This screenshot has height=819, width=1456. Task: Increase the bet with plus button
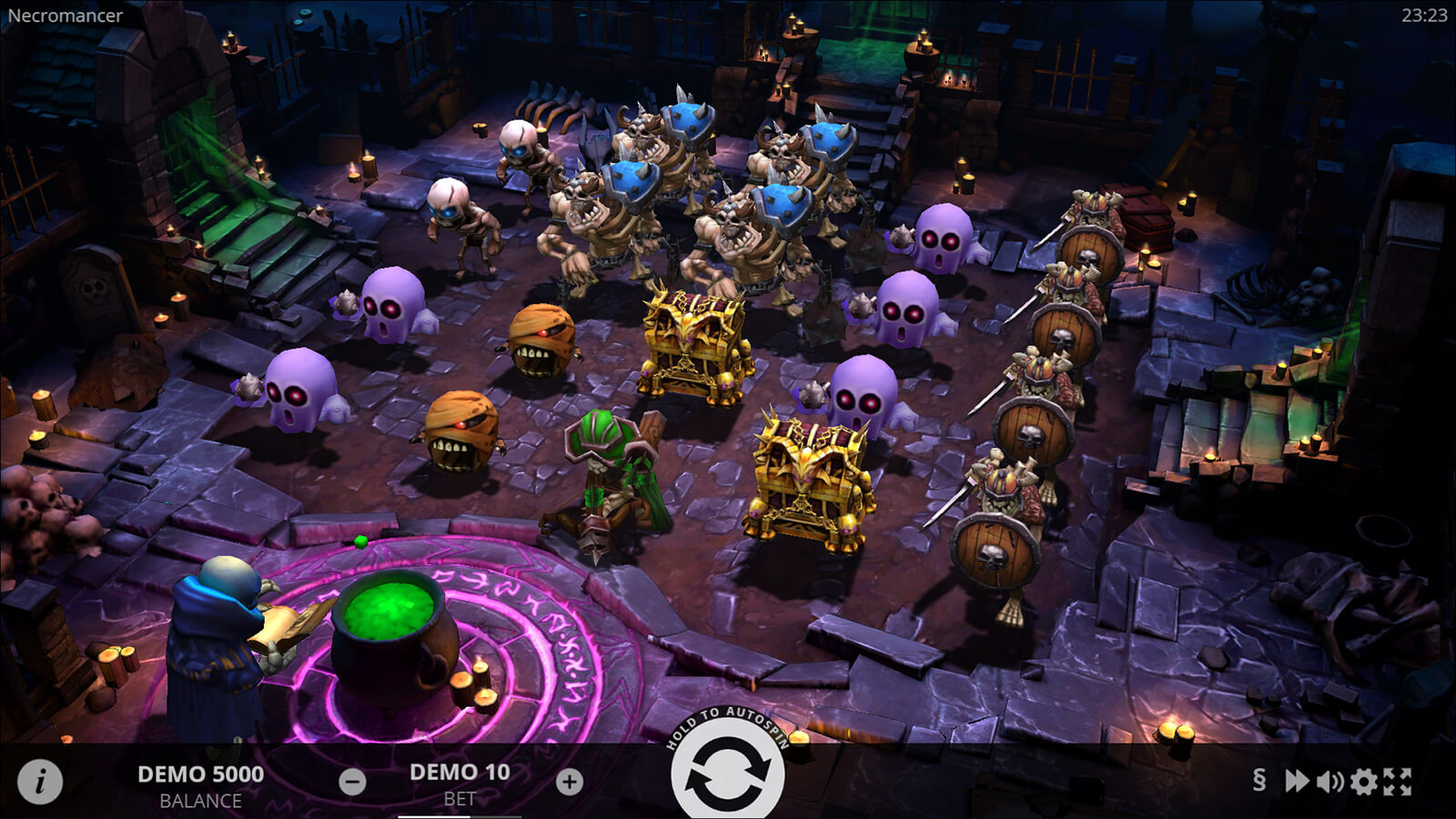point(570,782)
